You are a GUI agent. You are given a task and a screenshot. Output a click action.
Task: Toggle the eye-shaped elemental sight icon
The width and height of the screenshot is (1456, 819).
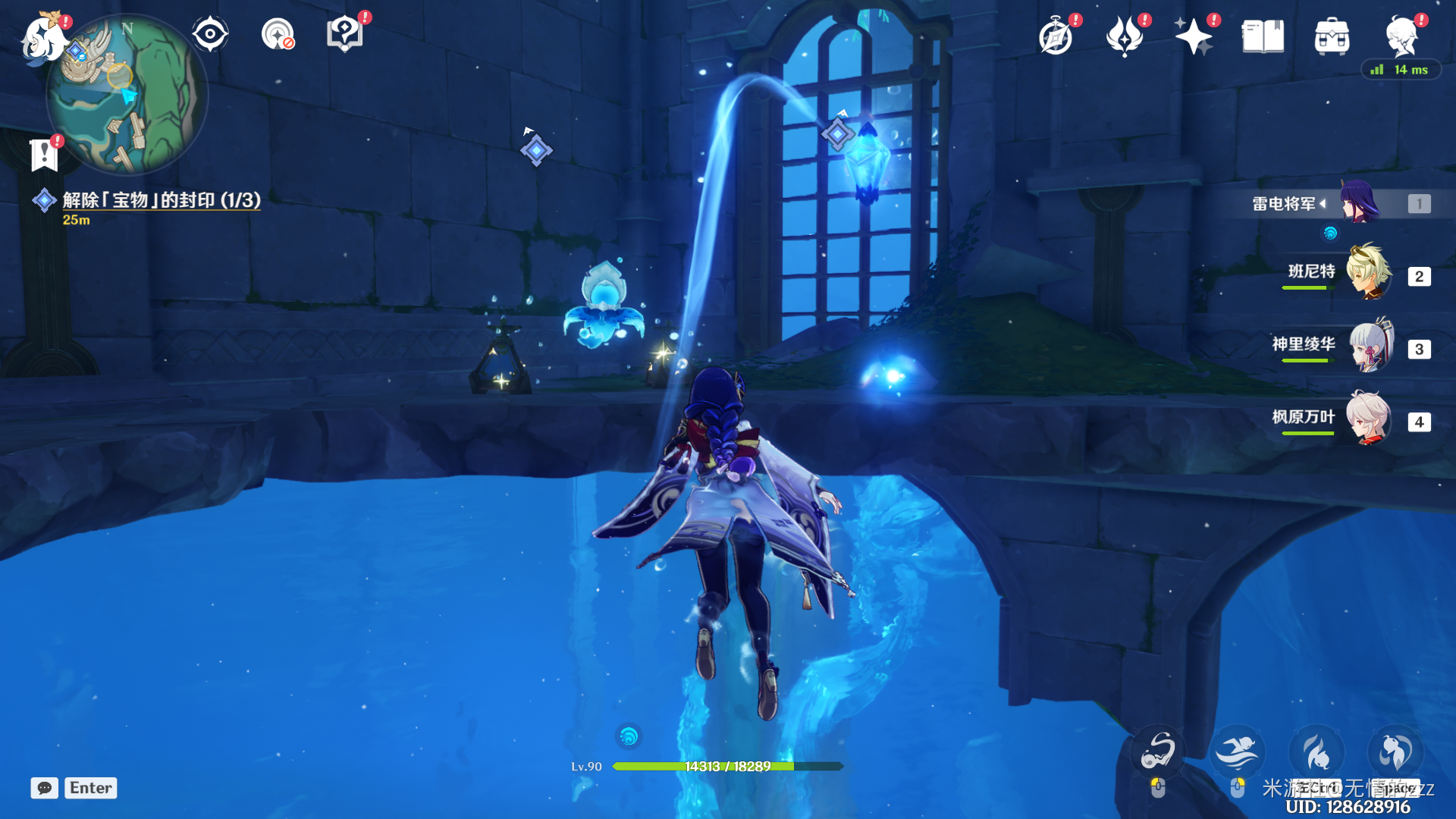[210, 34]
